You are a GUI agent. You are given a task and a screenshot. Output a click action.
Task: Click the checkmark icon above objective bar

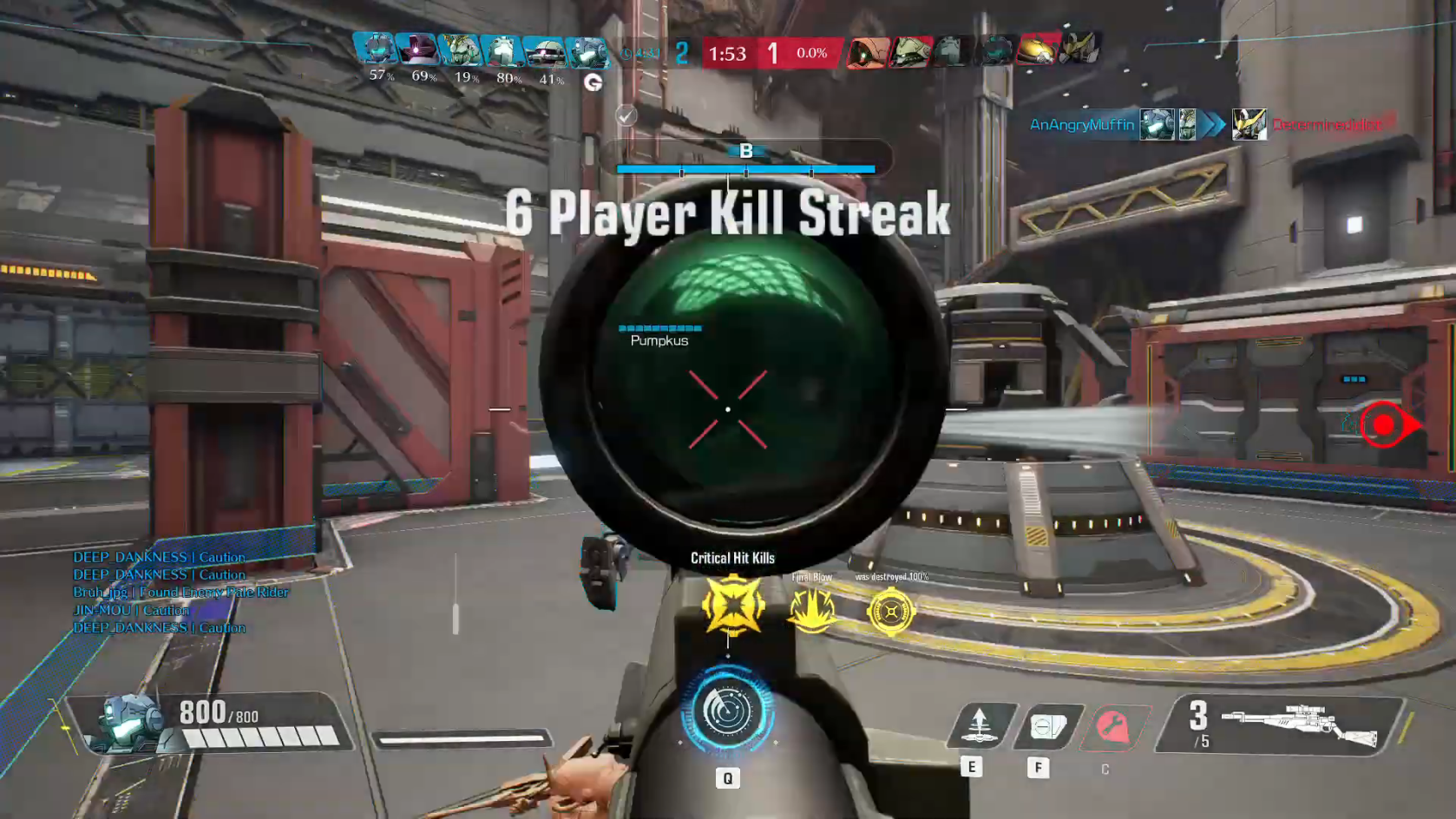coord(626,115)
